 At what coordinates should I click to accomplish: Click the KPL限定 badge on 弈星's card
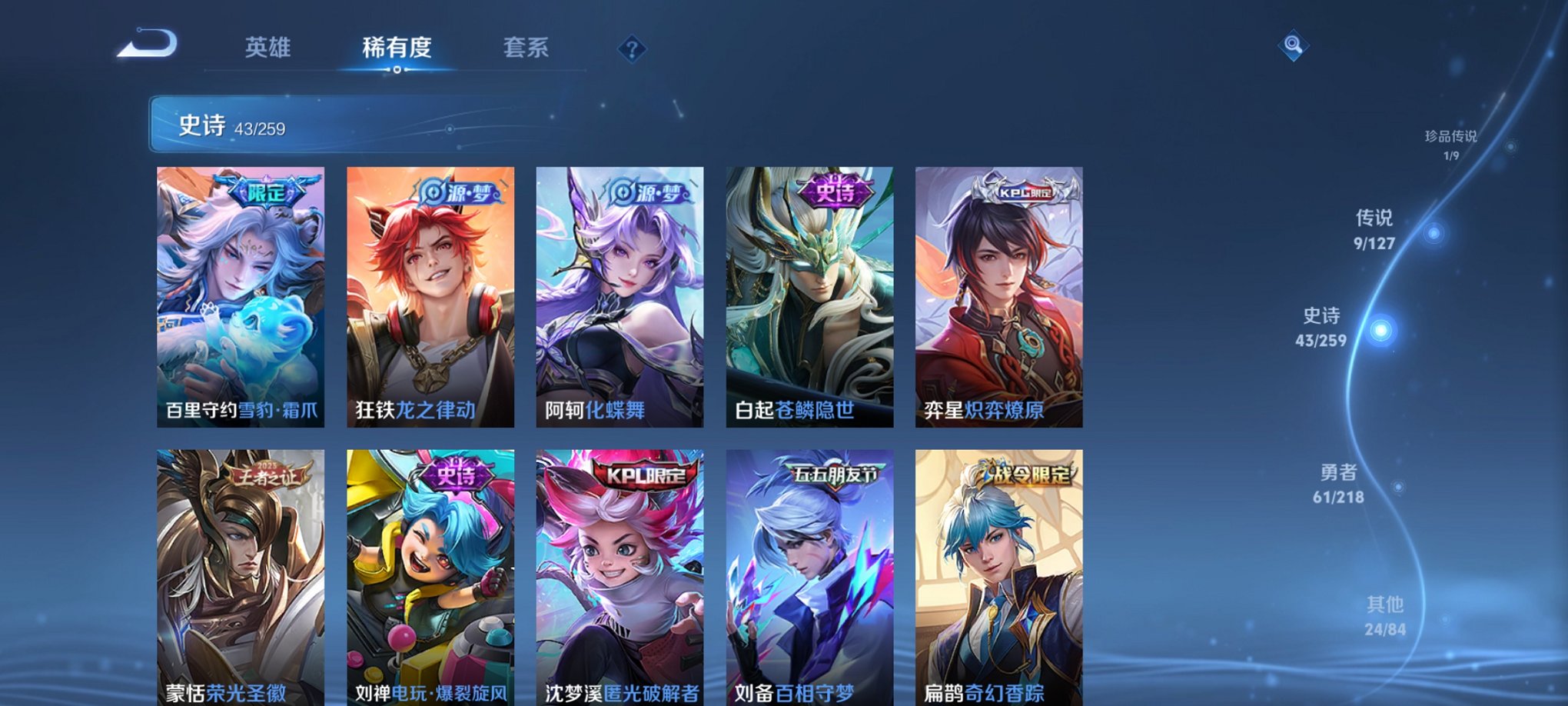coord(1023,195)
